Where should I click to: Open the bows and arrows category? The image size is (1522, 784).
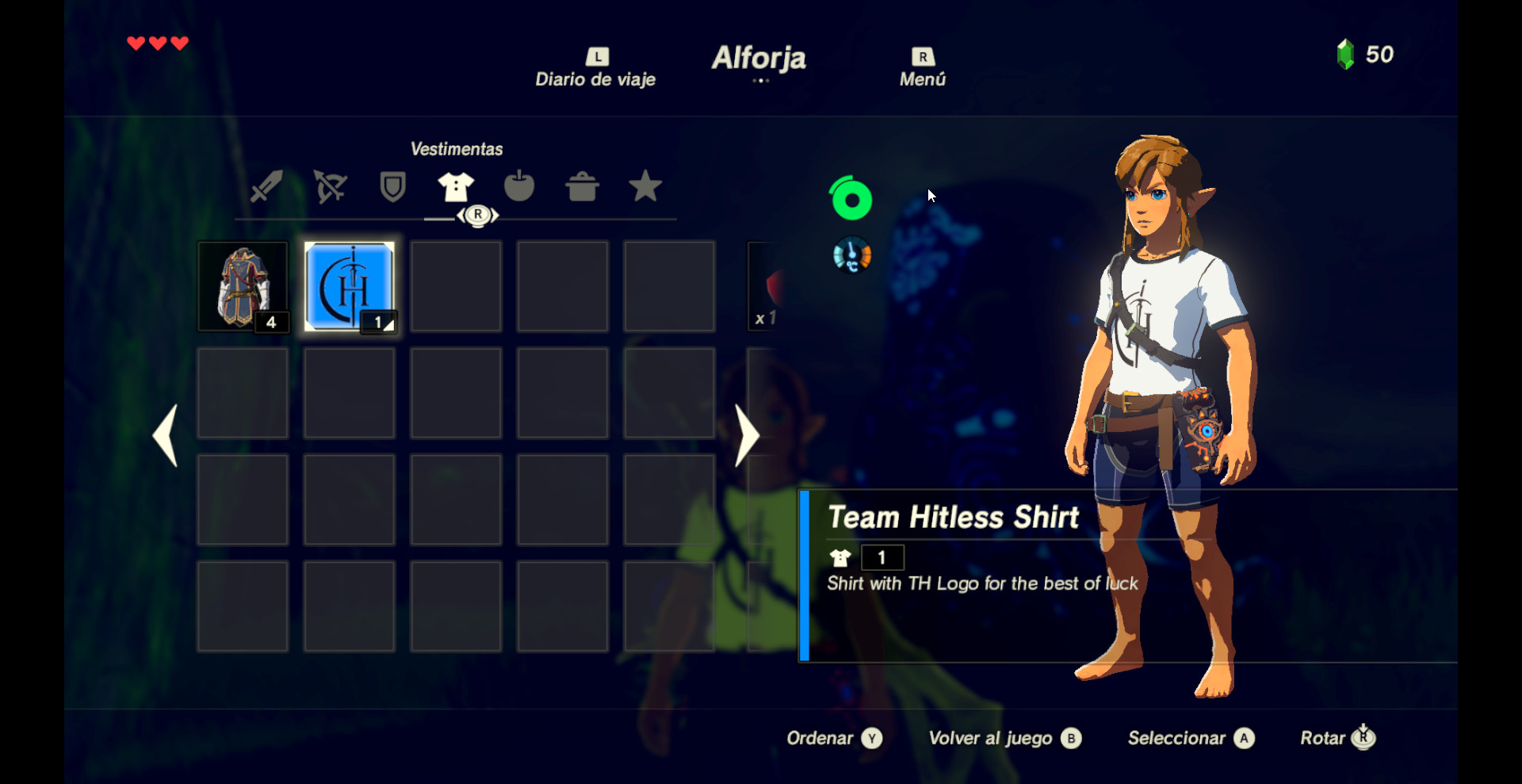(330, 186)
